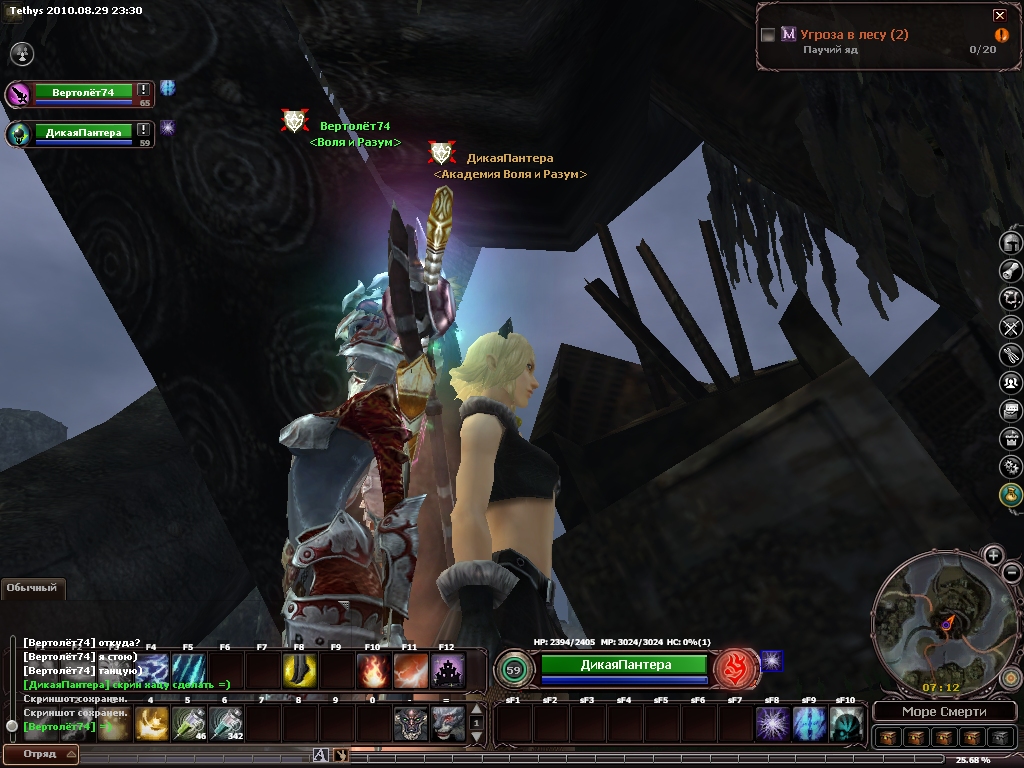Viewport: 1024px width, 768px height.
Task: Activate the F12 dark castle skill
Action: click(447, 670)
